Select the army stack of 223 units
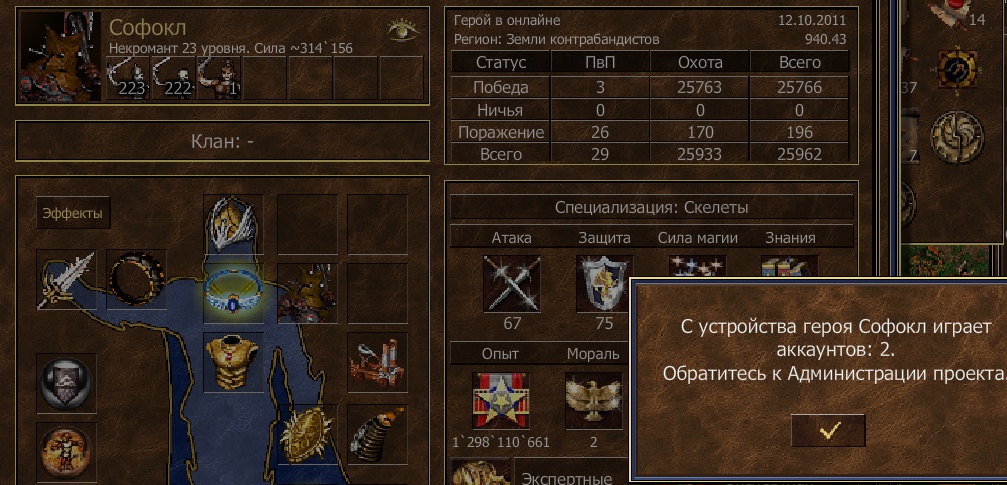The width and height of the screenshot is (1007, 485). [x=128, y=78]
